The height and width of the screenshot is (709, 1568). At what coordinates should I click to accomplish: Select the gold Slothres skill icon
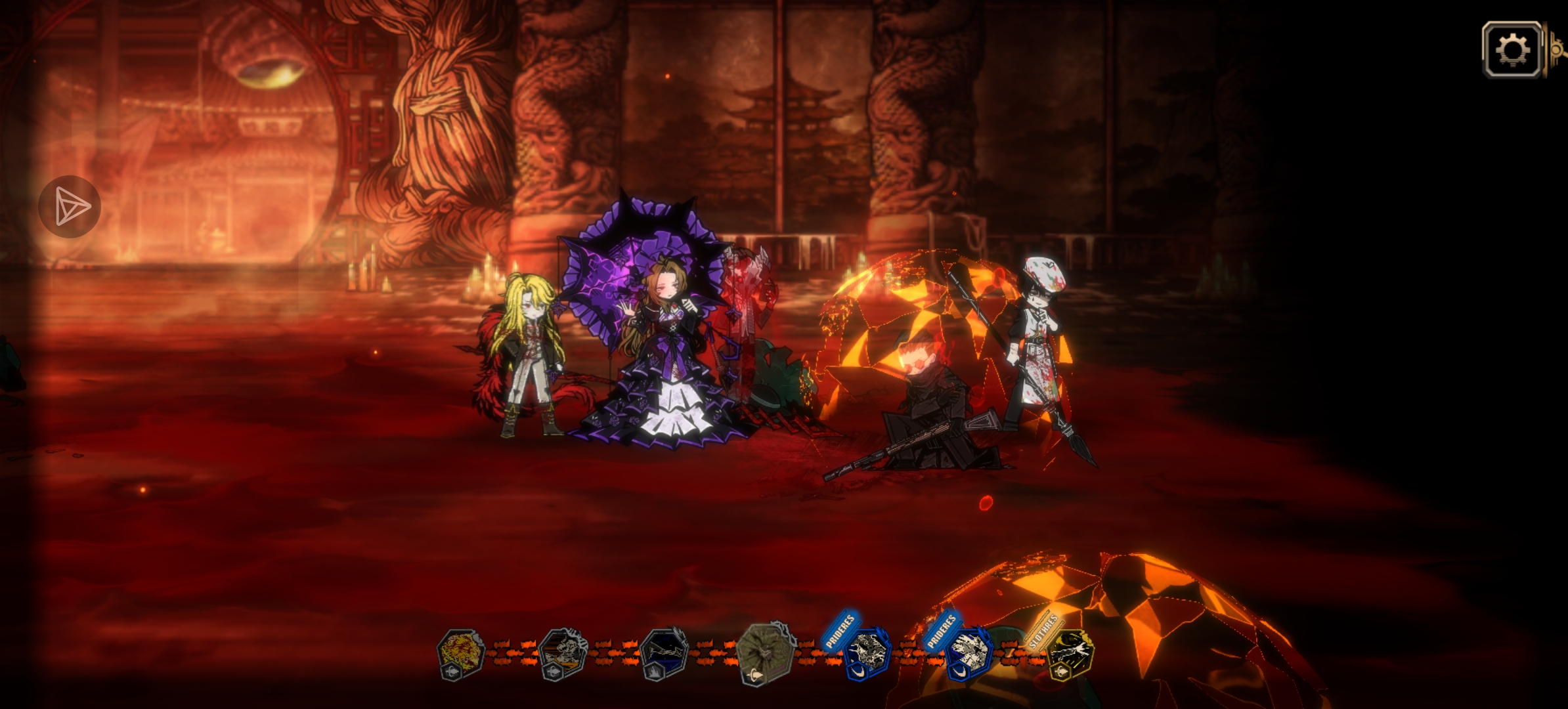coord(1070,653)
